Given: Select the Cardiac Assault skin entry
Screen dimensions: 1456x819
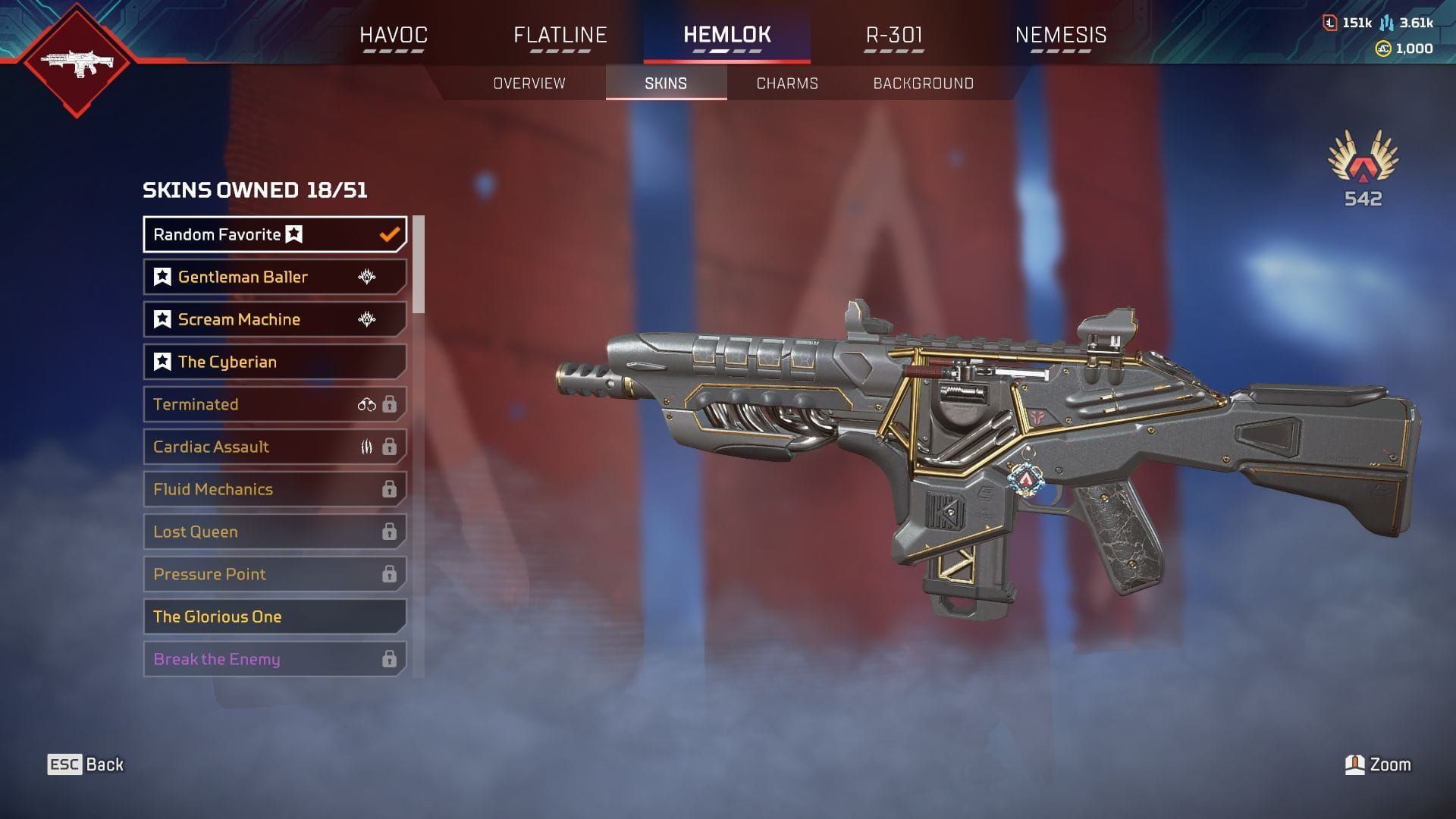Looking at the screenshot, I should [275, 447].
